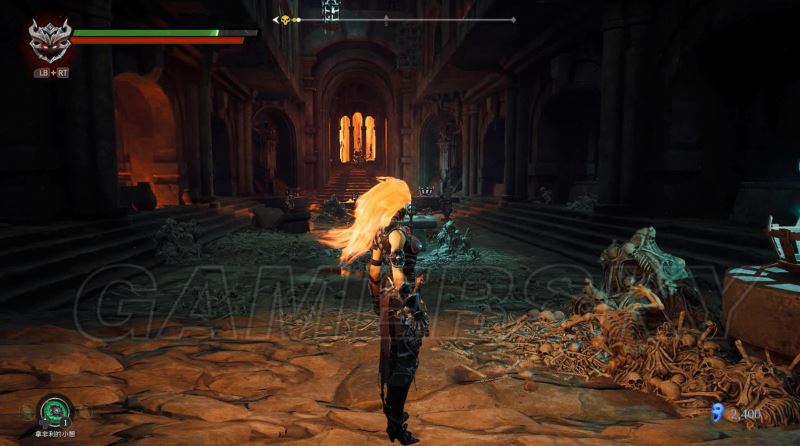Image resolution: width=800 pixels, height=446 pixels.
Task: Select the green Nephilim's Respite item slot
Action: [x=53, y=411]
